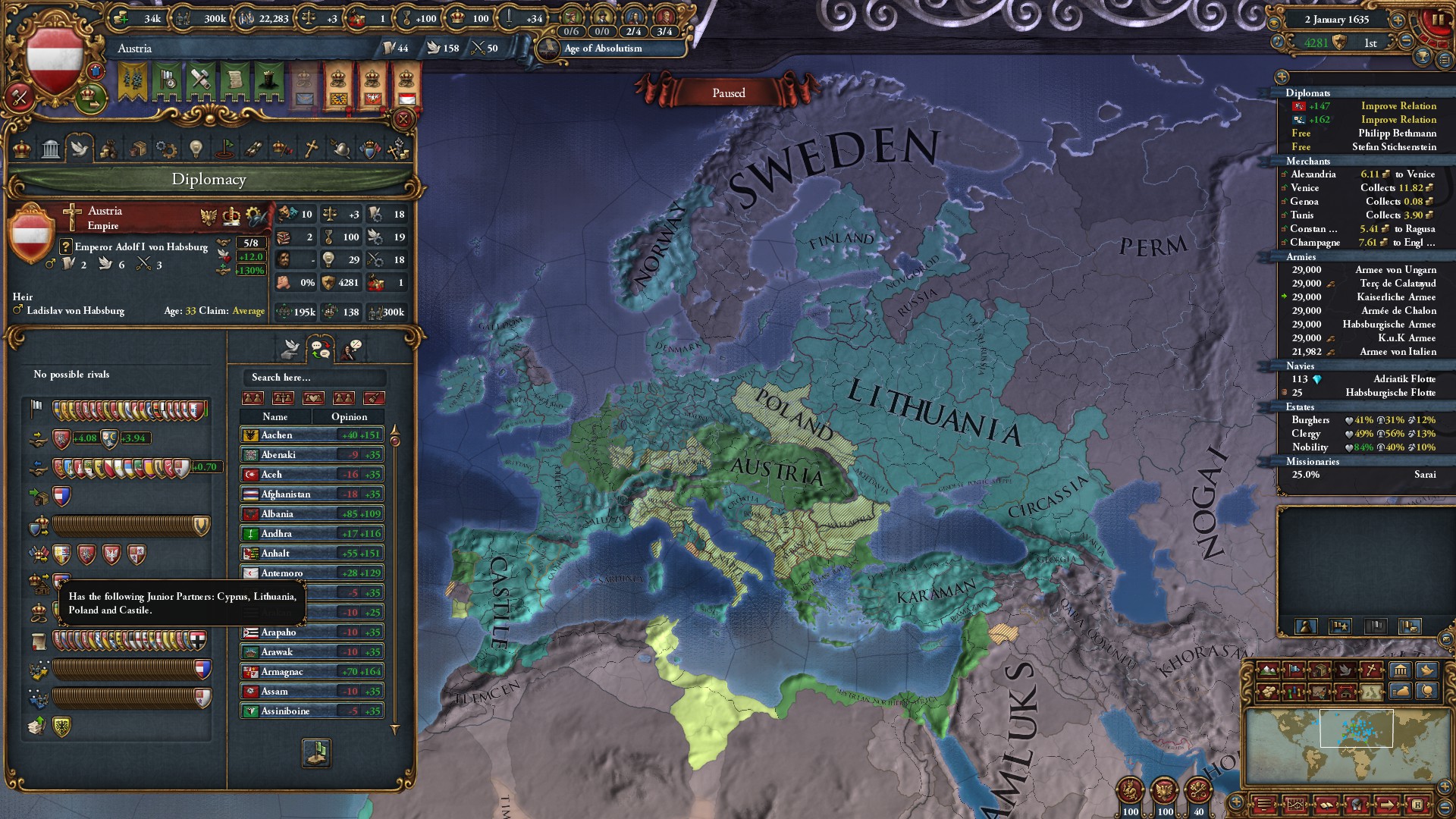Toggle the allied countries filter with heart icon

point(314,398)
